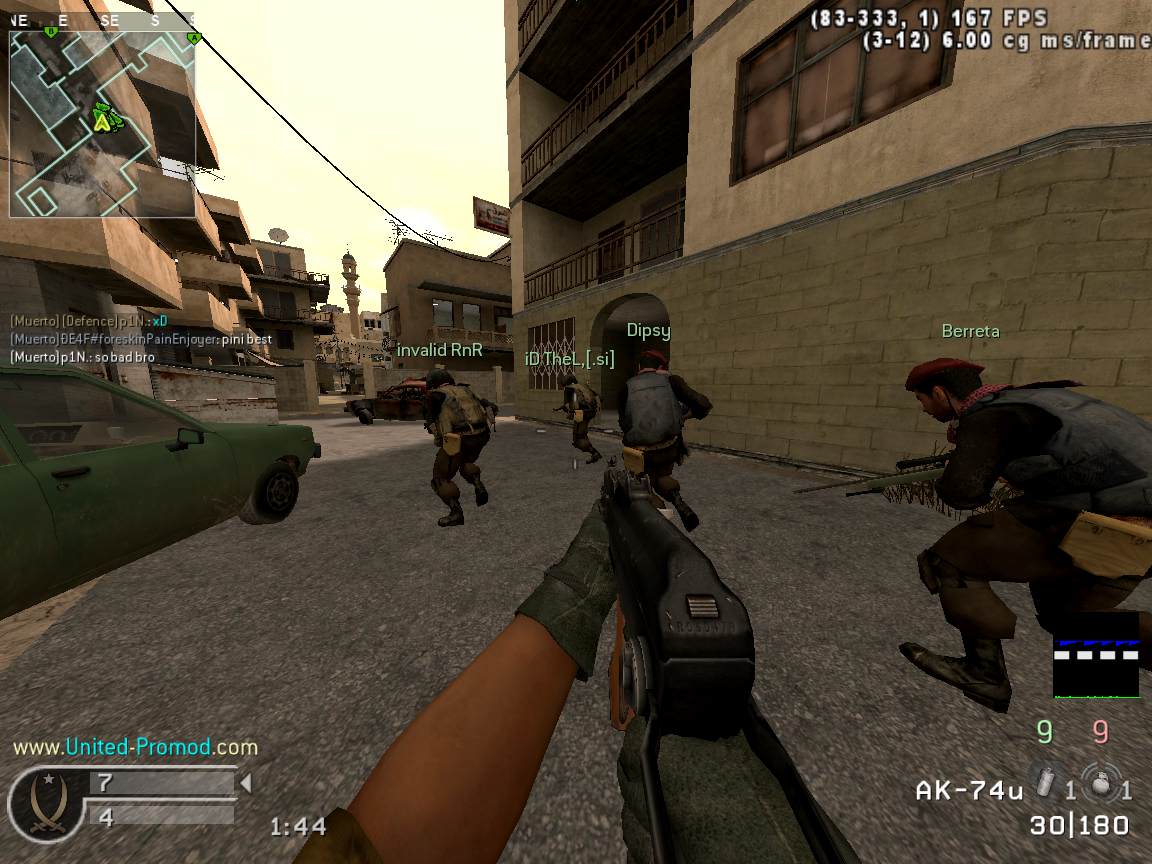Screen dimensions: 1152x864
Task: Click the AK-74u weapon label
Action: click(x=969, y=790)
